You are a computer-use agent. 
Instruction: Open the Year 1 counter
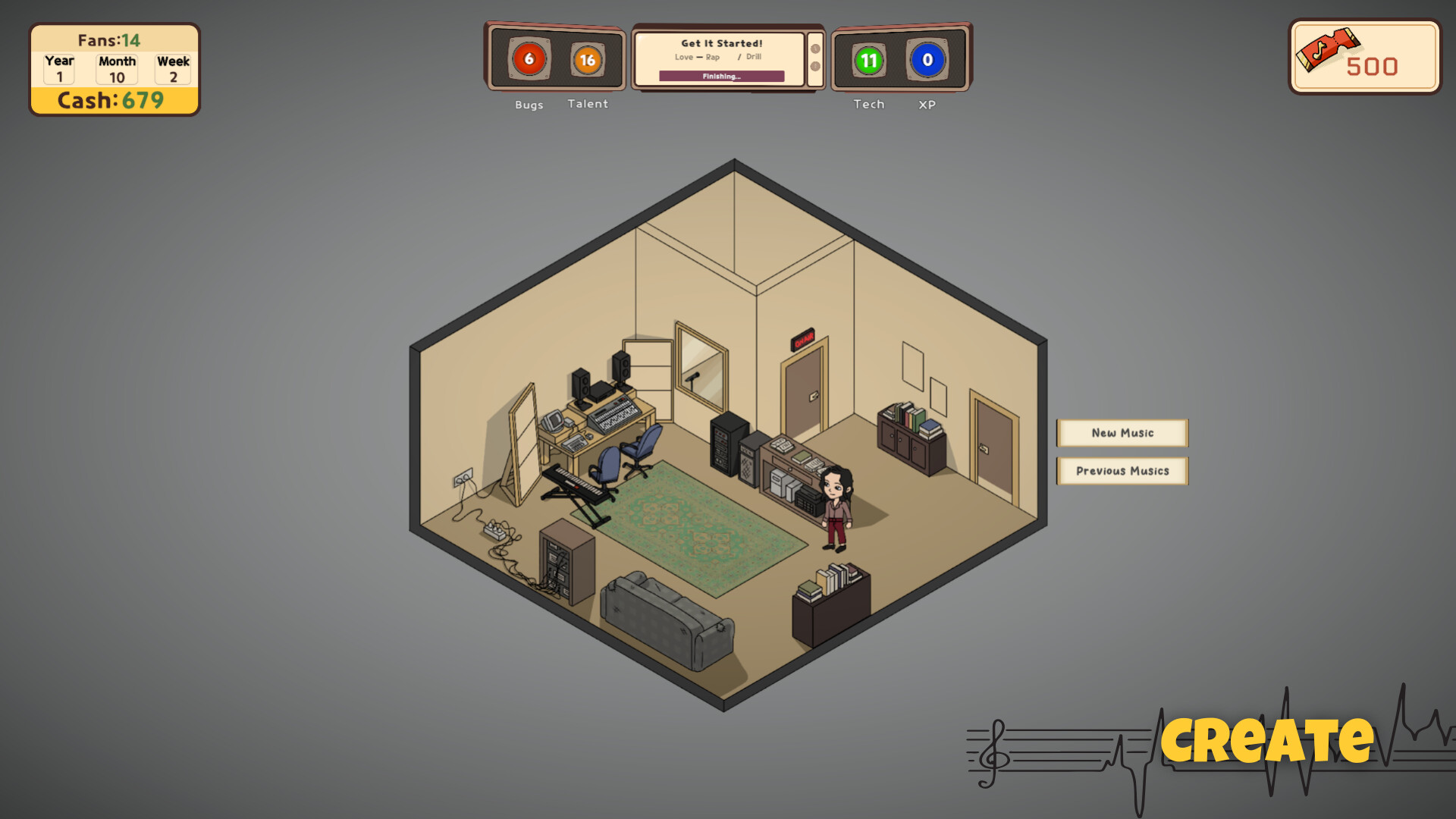click(58, 69)
